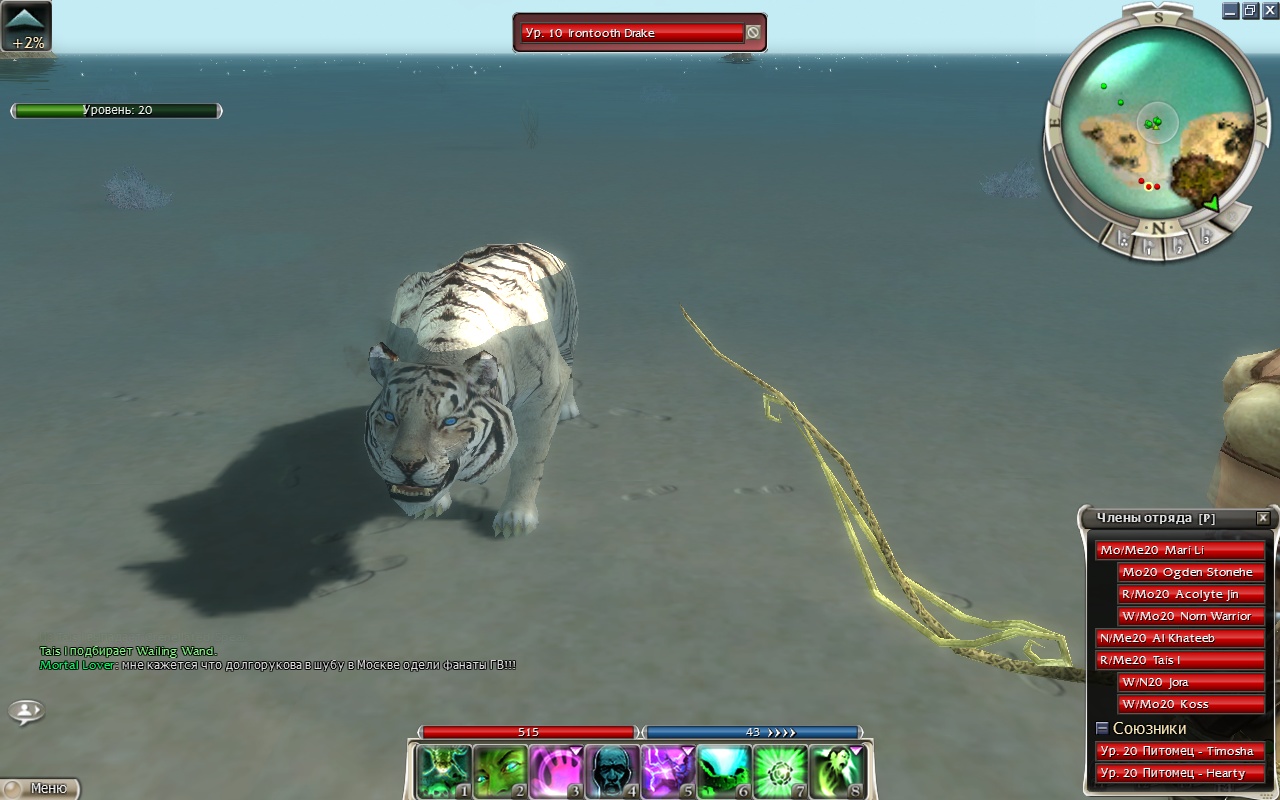Viewport: 1280px width, 800px height.
Task: Select Acolyte Jin in the party list
Action: [x=1191, y=594]
